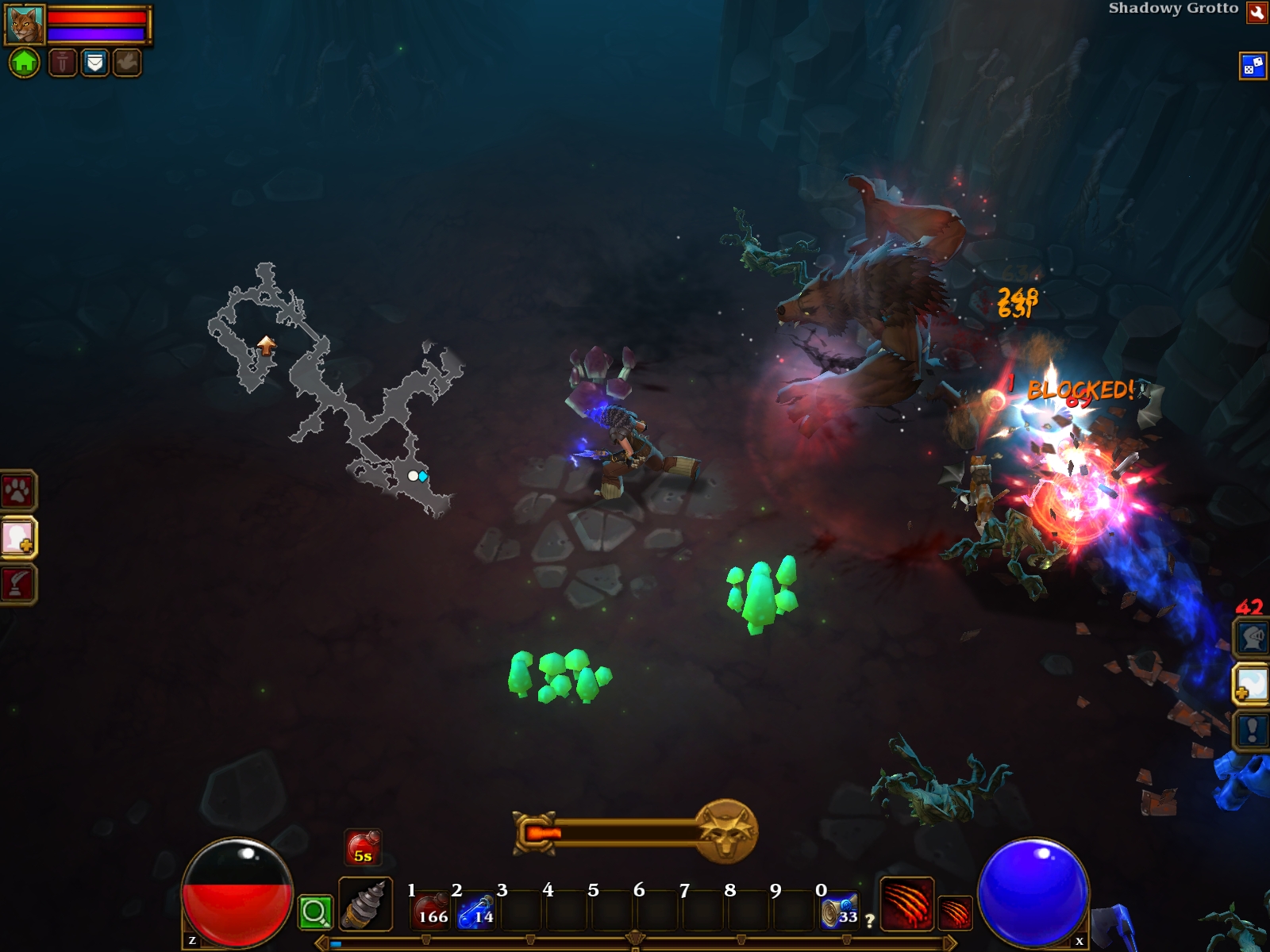Set pet to aggressive sword stance

pyautogui.click(x=63, y=62)
